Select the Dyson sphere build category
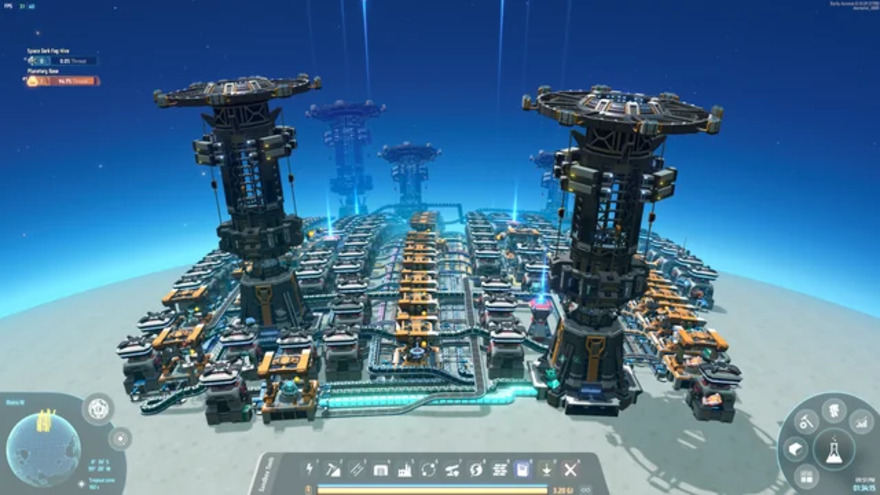 (x=476, y=468)
